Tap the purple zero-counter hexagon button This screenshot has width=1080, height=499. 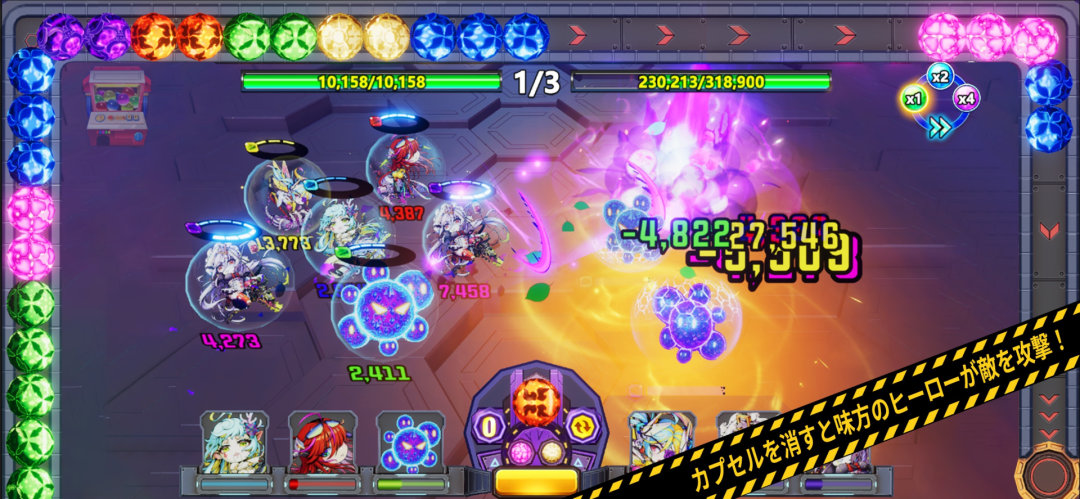tap(491, 427)
